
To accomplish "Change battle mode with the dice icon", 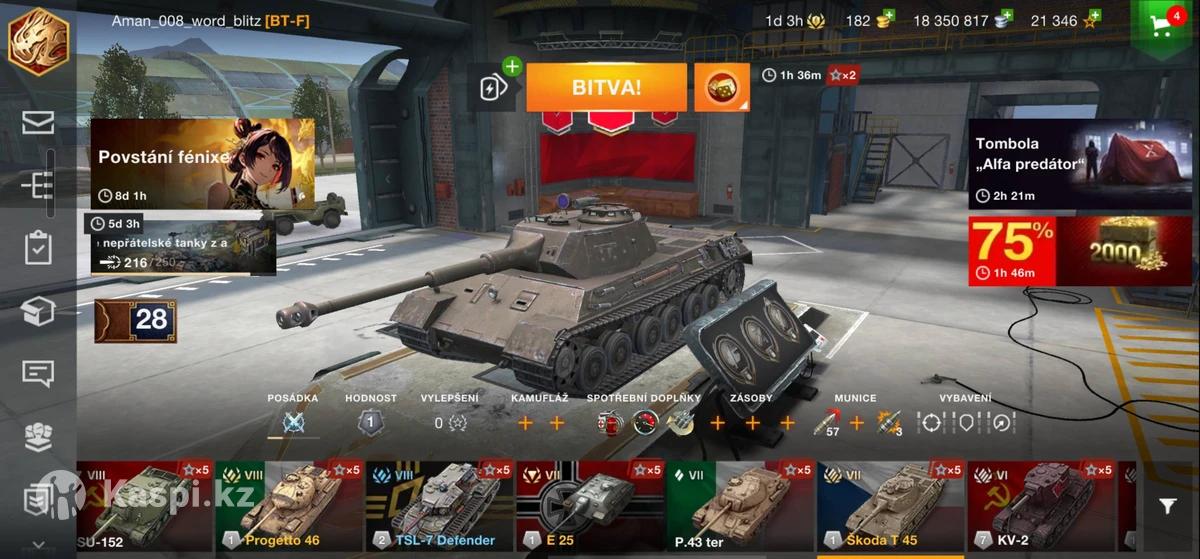I will (721, 88).
